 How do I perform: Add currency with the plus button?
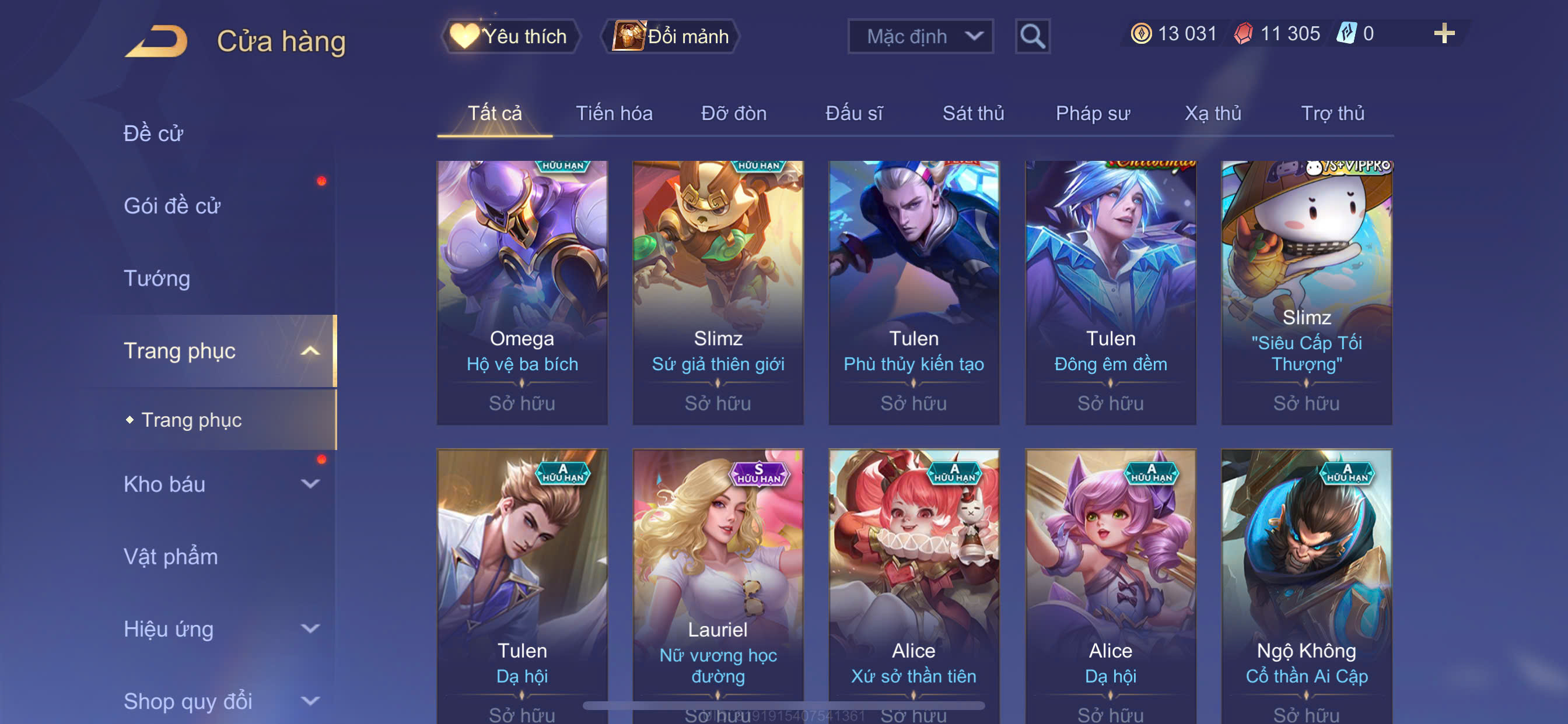click(x=1443, y=33)
